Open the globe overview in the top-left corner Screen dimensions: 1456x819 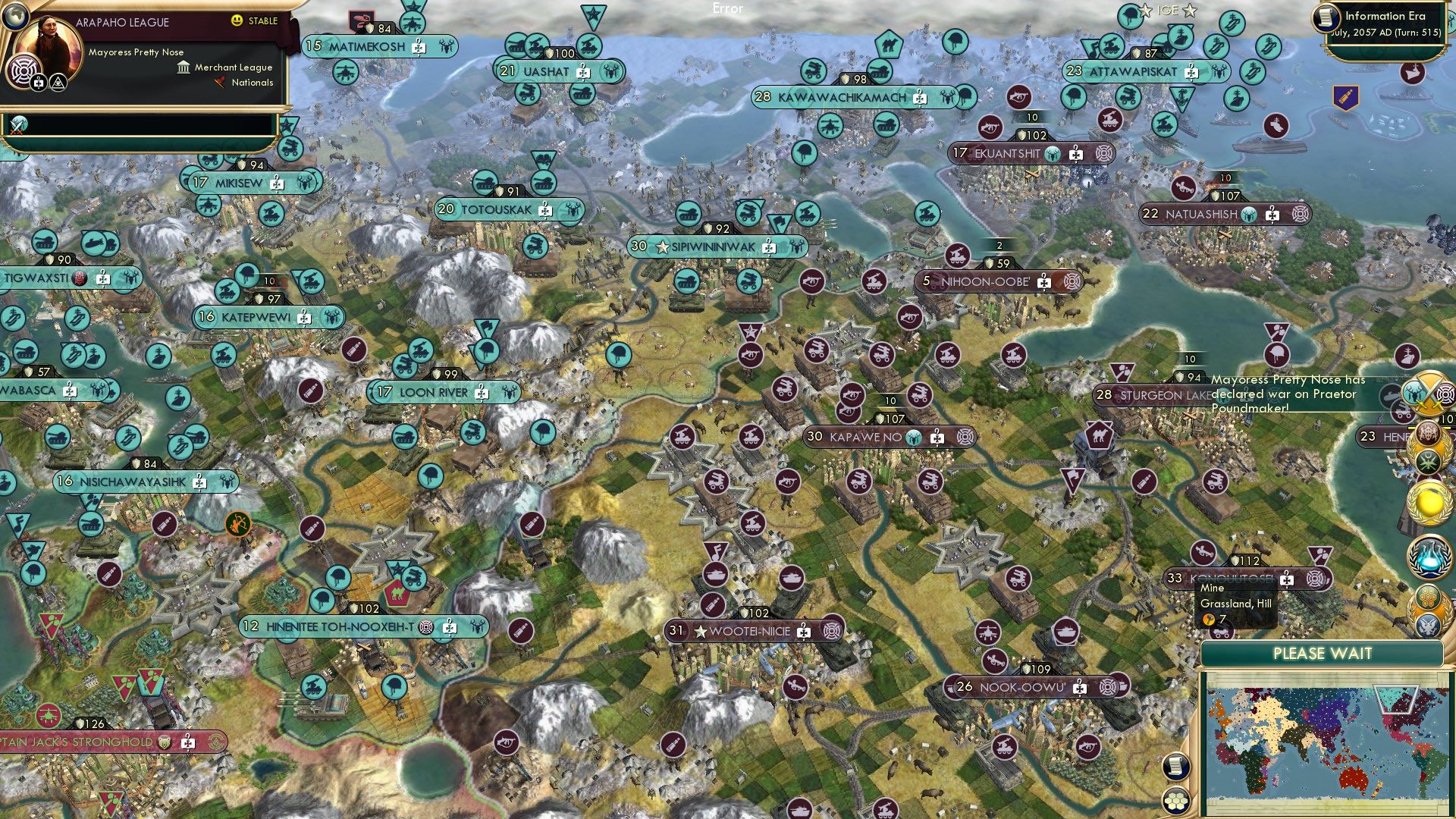coord(15,17)
